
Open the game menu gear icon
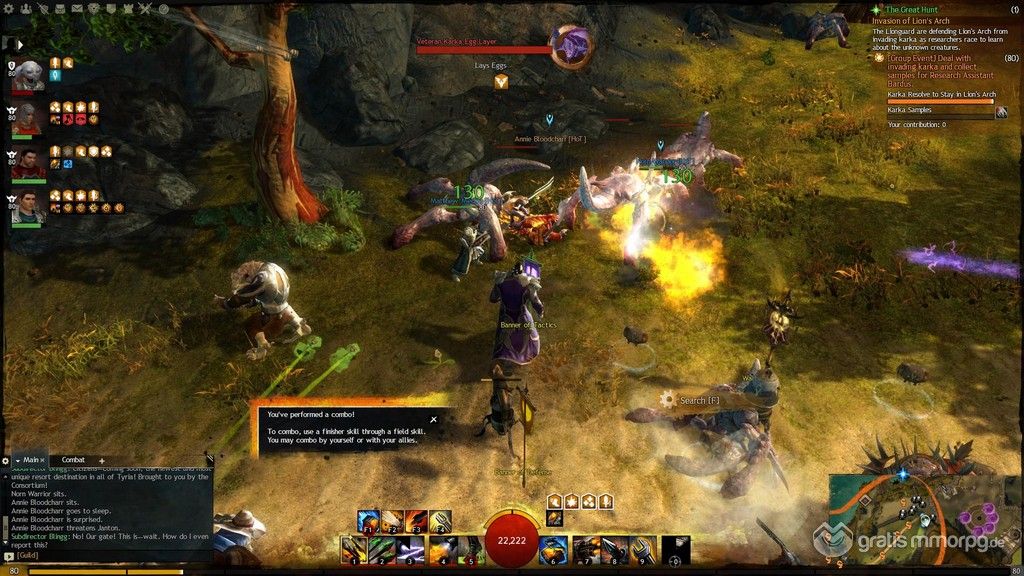coord(8,8)
